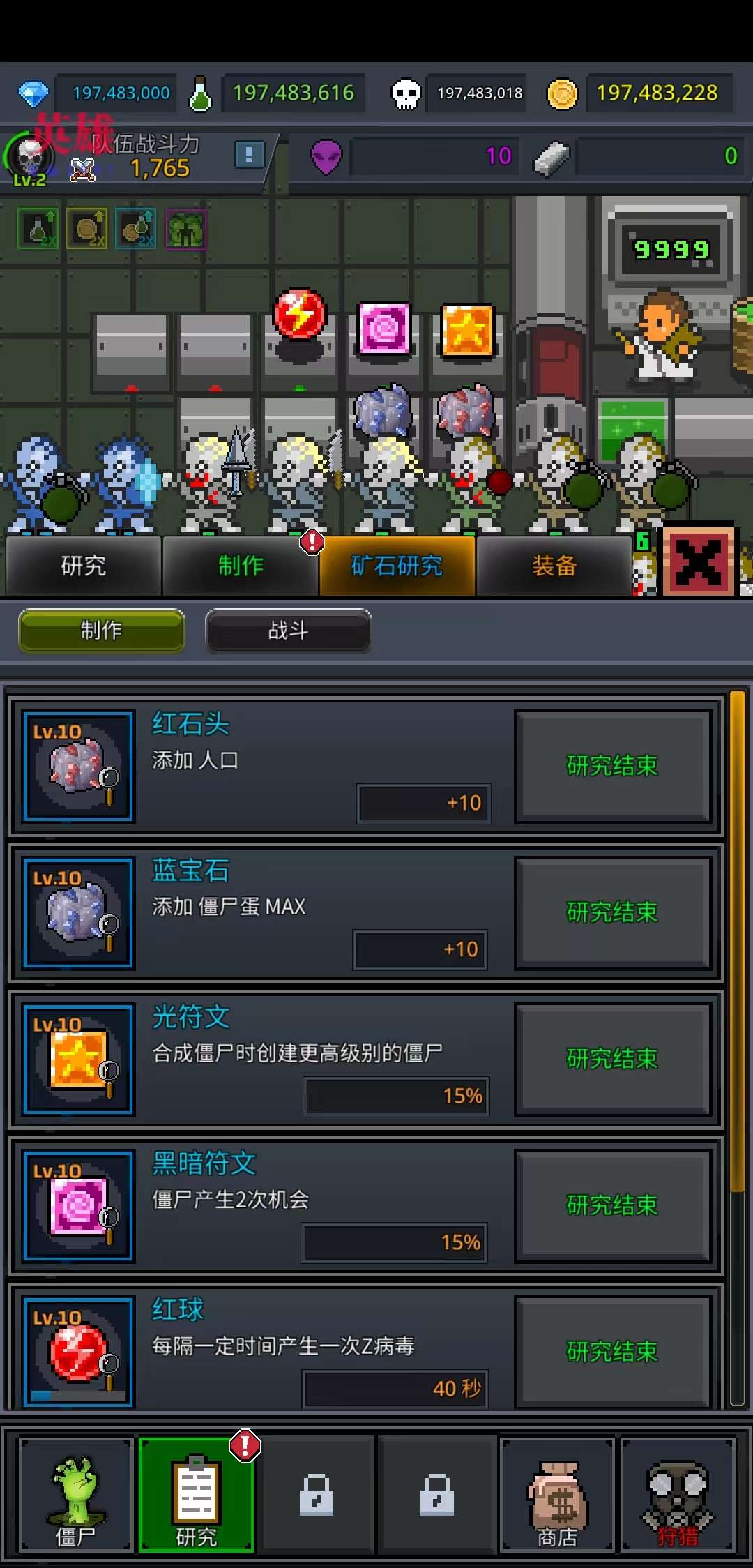753x1568 pixels.
Task: Click 研究结束 for 蓝宝石
Action: pos(612,912)
